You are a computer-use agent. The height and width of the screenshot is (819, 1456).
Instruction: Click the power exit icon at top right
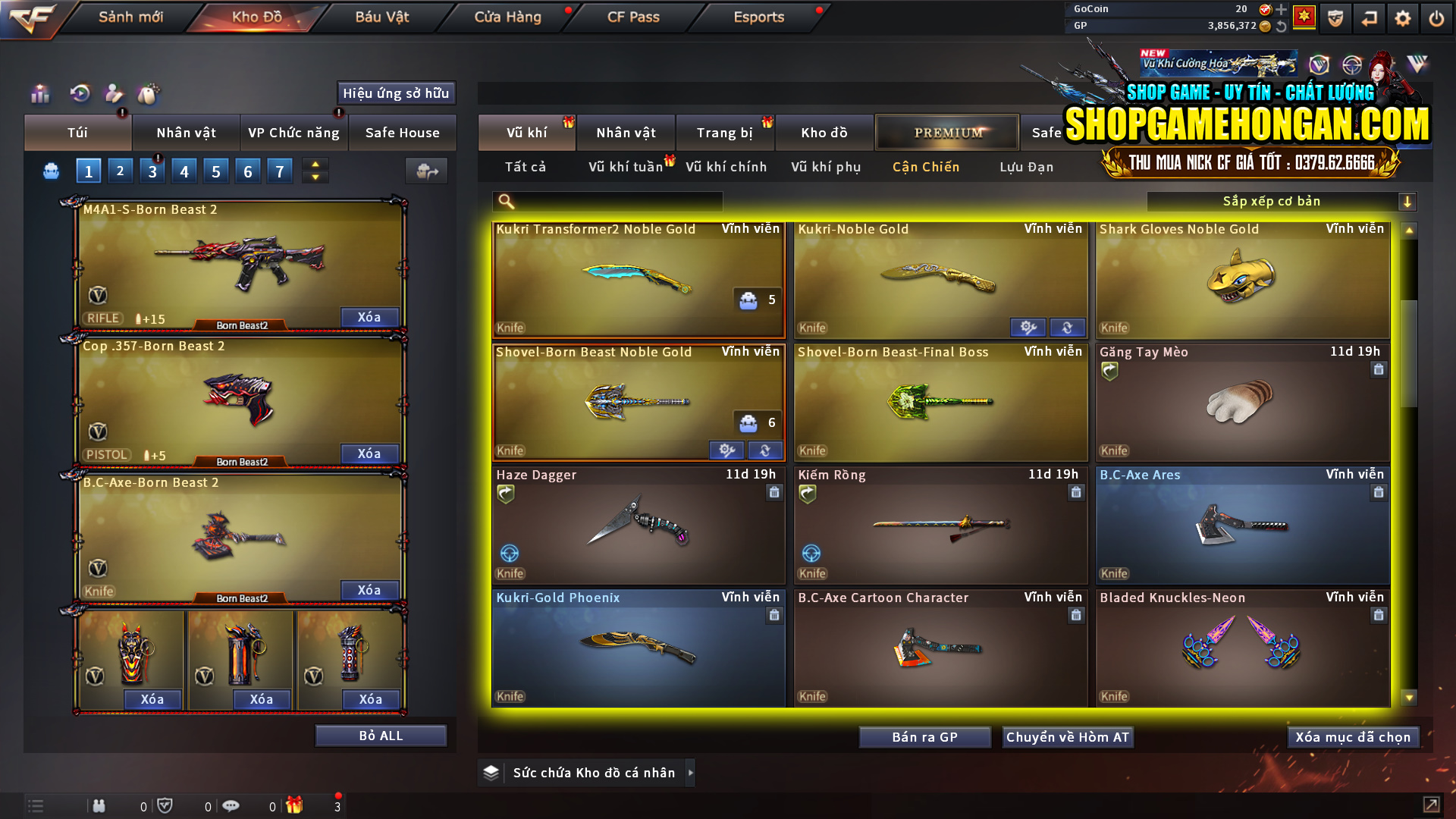pos(1436,17)
